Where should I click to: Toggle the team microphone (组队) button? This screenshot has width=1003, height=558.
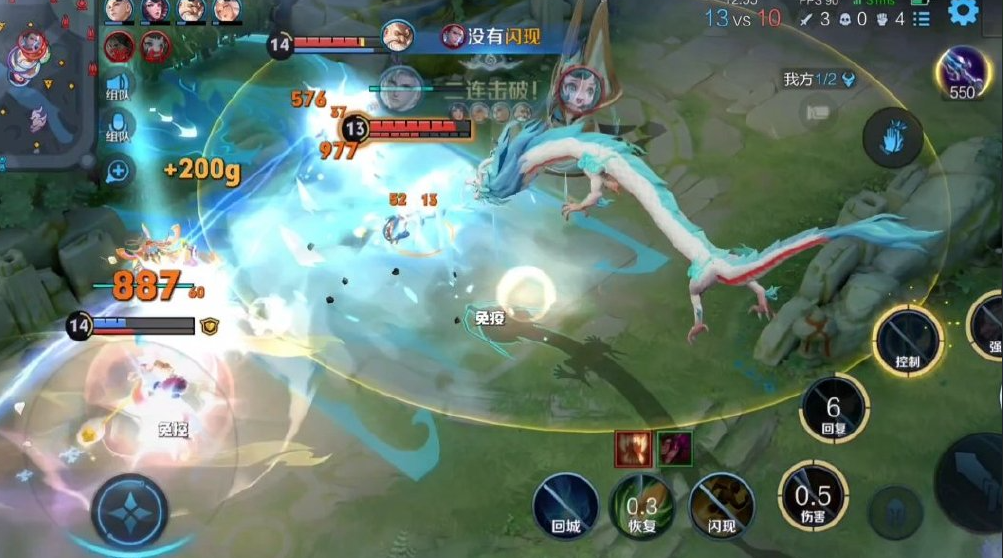coord(119,130)
